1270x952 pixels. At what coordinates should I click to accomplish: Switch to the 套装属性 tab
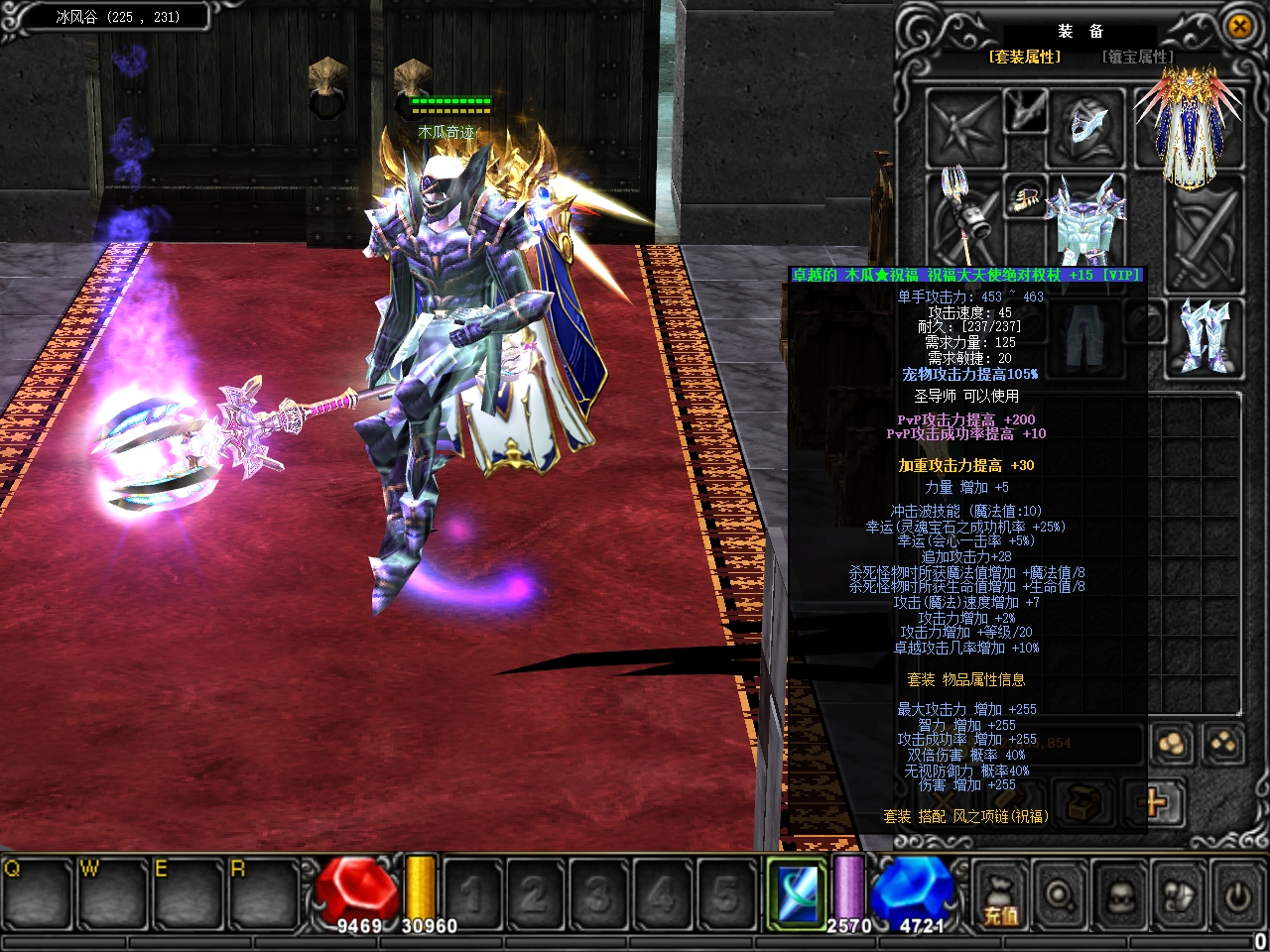[1024, 58]
